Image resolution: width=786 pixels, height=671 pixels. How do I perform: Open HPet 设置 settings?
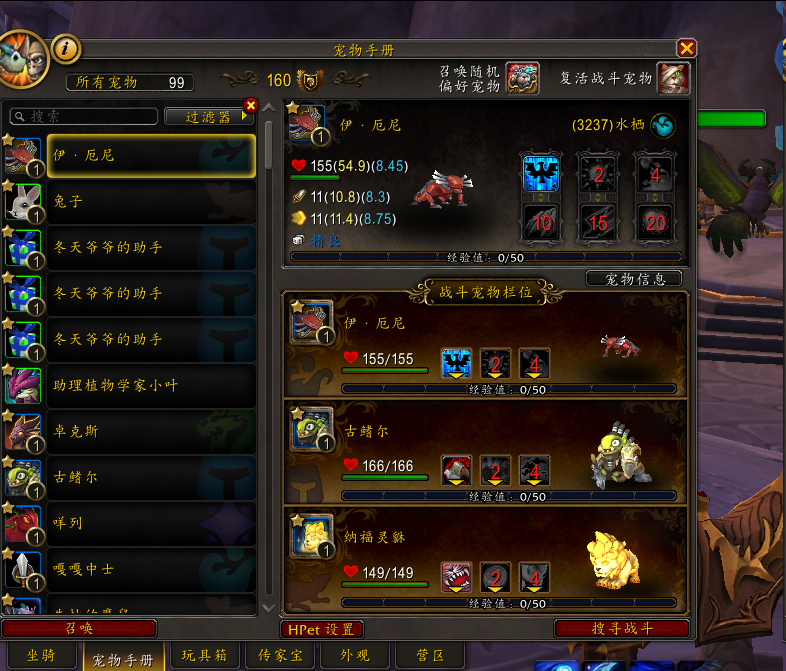click(321, 629)
